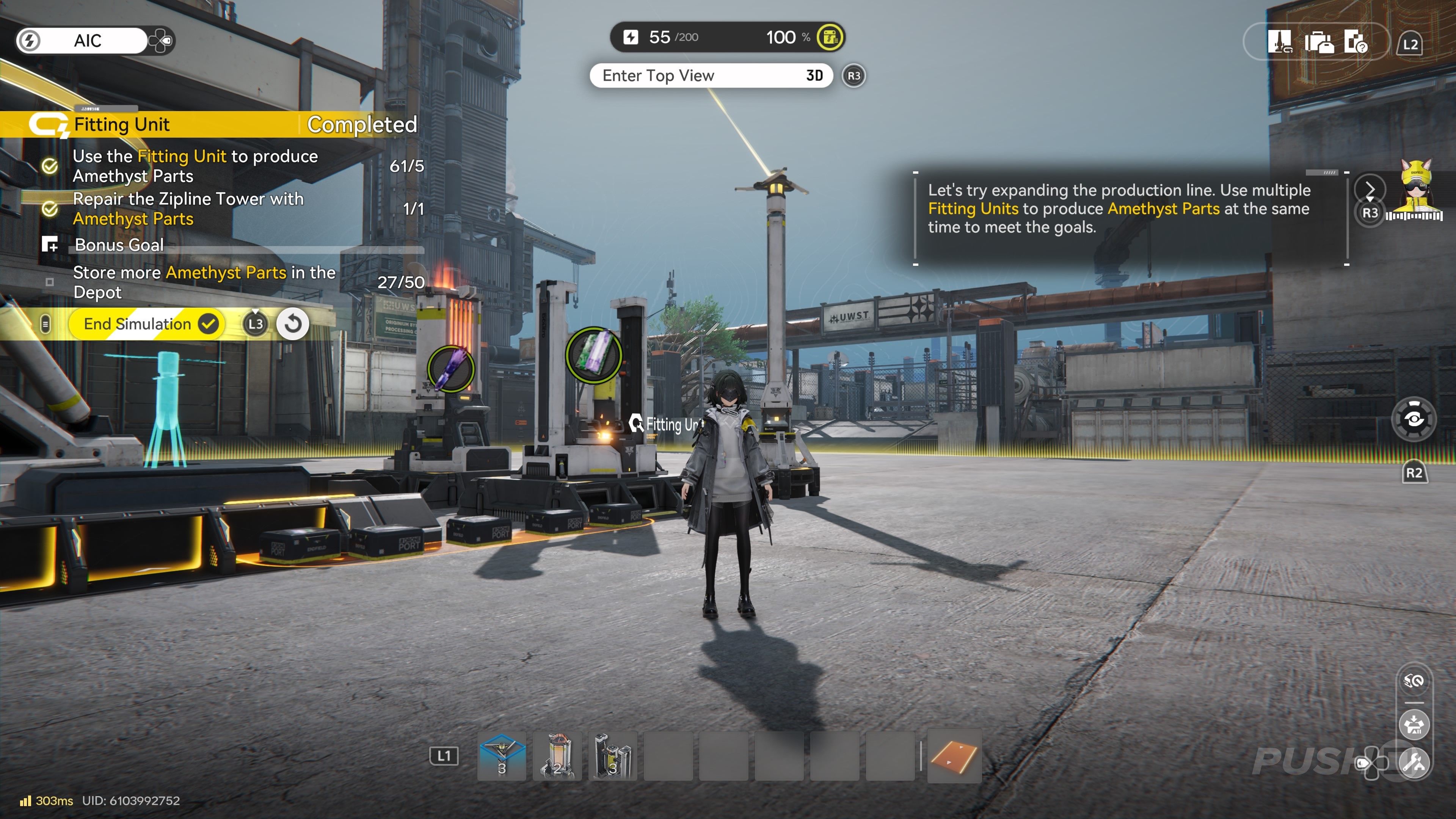
Task: Open the facility power tower icon
Action: pos(1279,42)
